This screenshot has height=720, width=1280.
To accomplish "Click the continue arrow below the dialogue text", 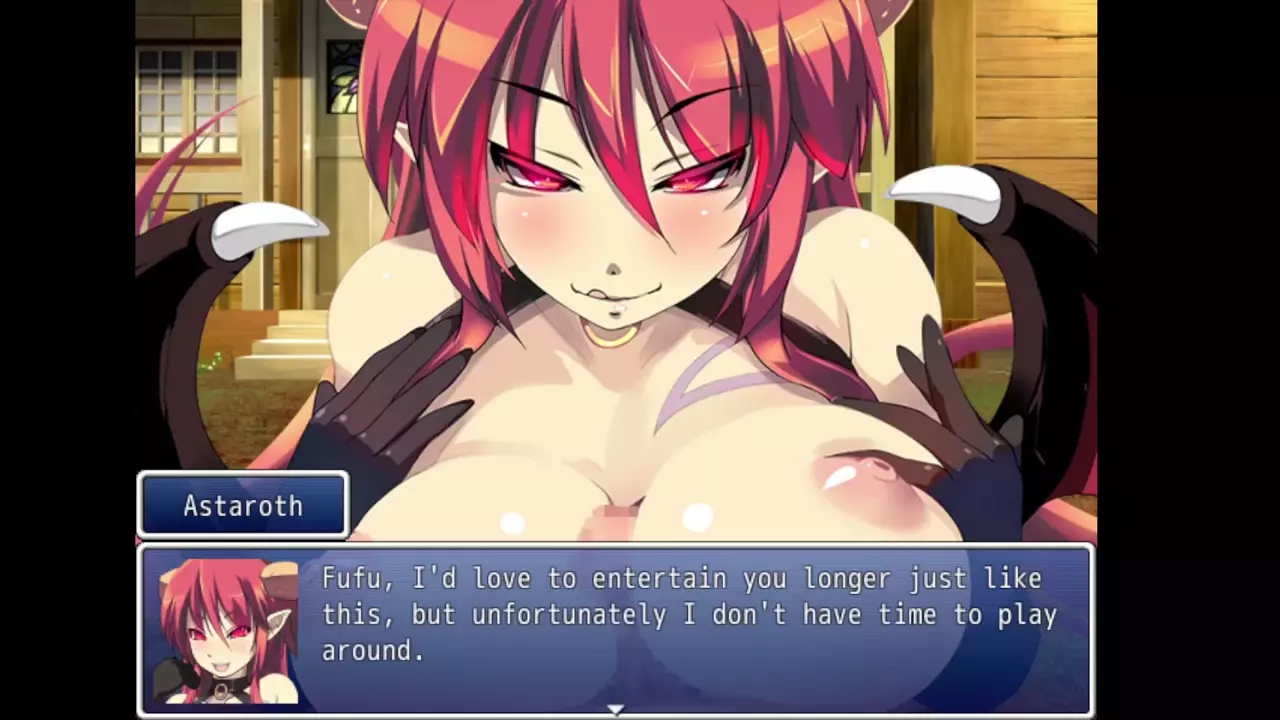I will coord(616,709).
